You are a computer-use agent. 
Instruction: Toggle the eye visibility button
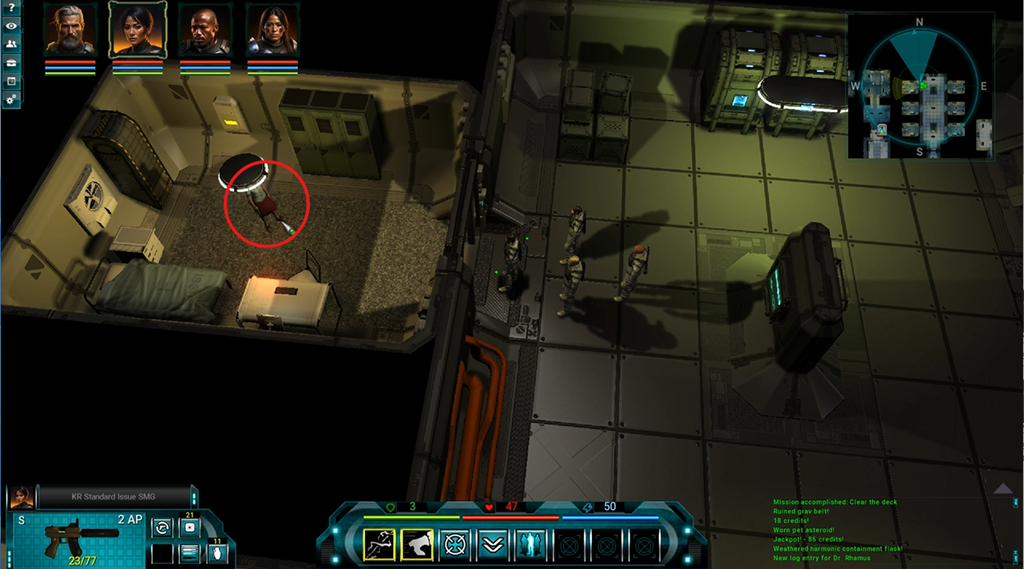(11, 26)
